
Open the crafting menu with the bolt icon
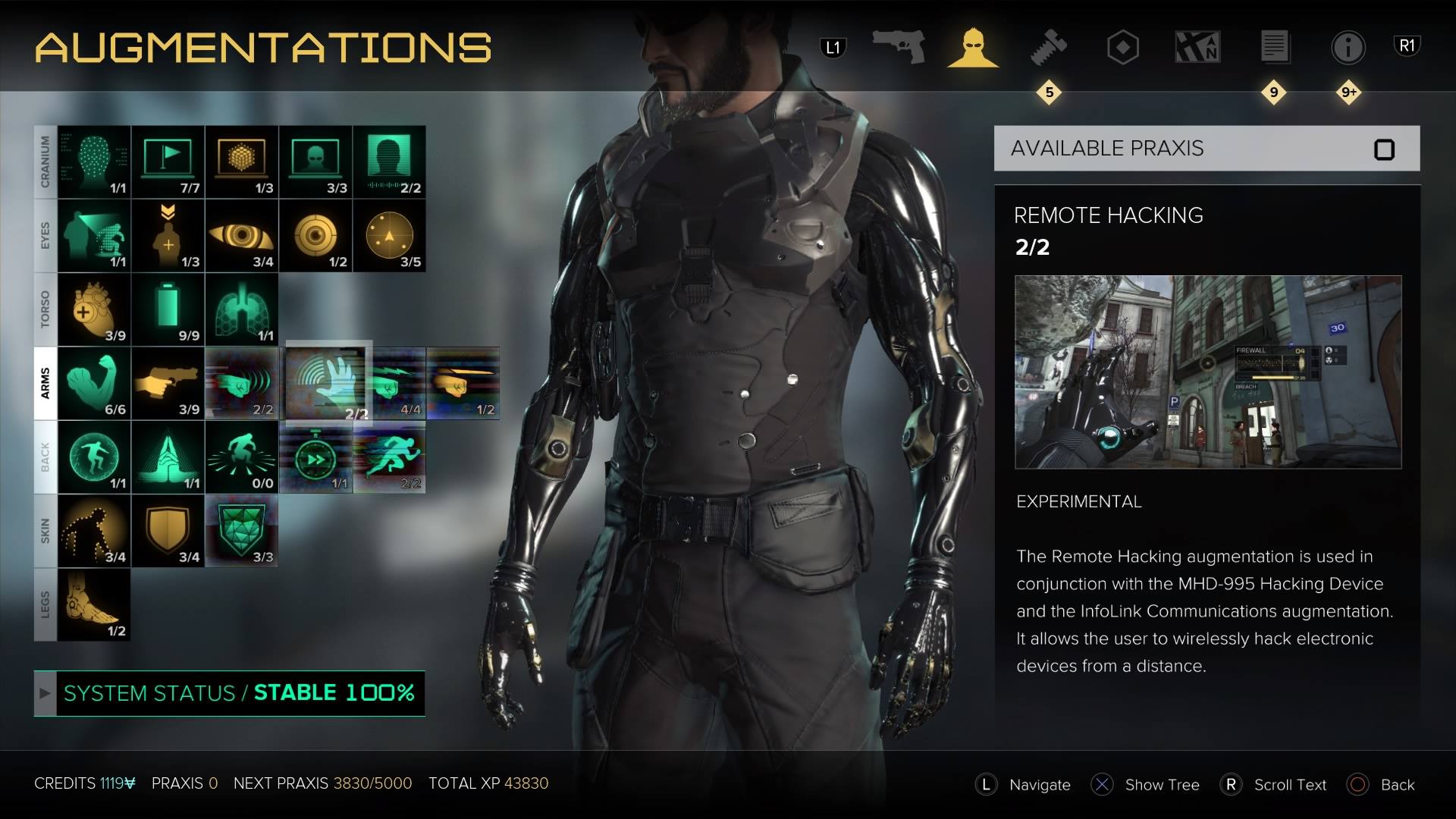click(1049, 47)
